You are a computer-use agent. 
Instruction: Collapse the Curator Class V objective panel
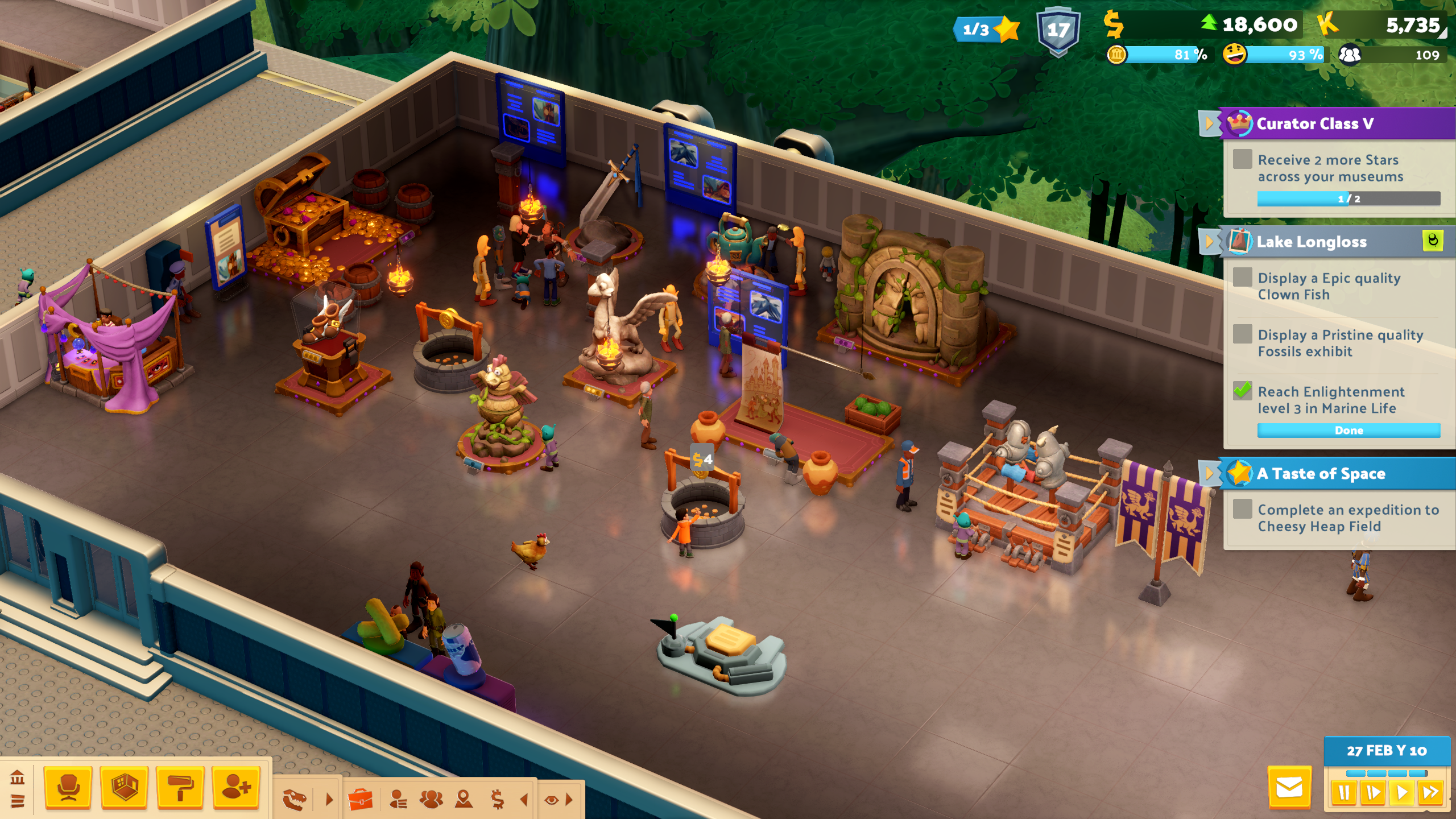click(x=1209, y=123)
